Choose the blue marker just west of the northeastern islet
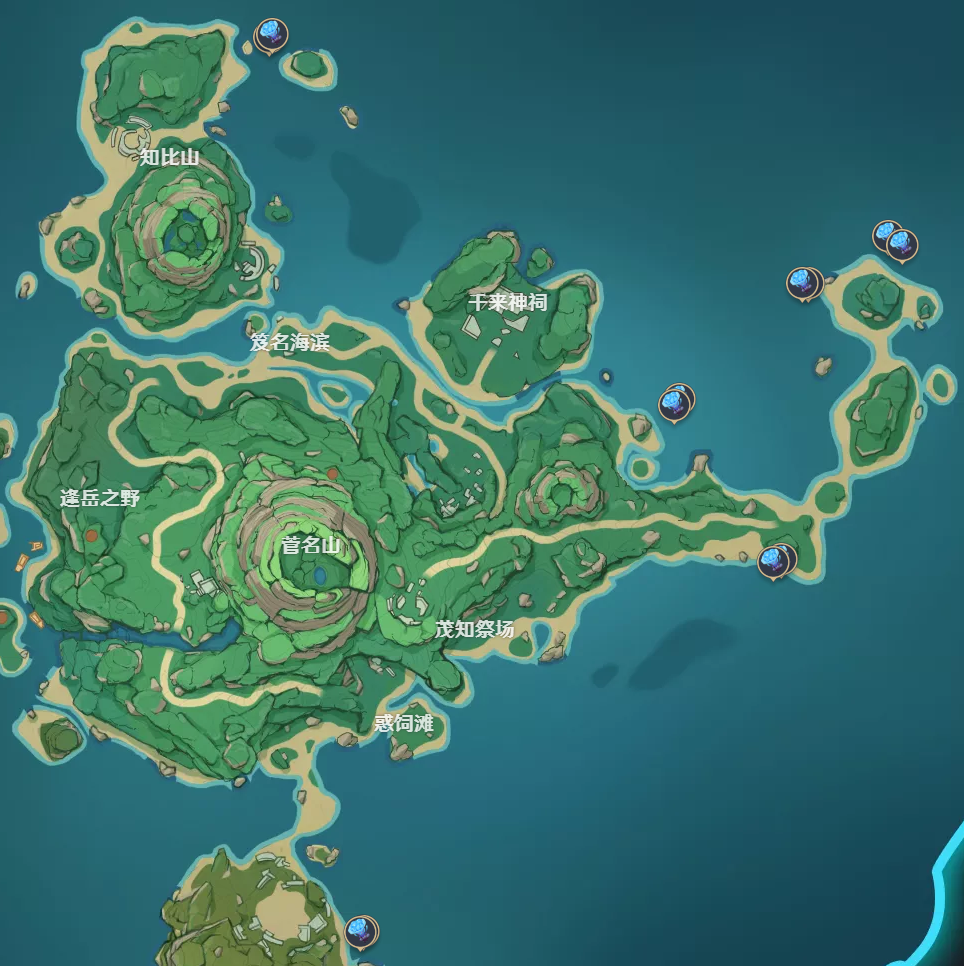This screenshot has height=966, width=964. (802, 283)
